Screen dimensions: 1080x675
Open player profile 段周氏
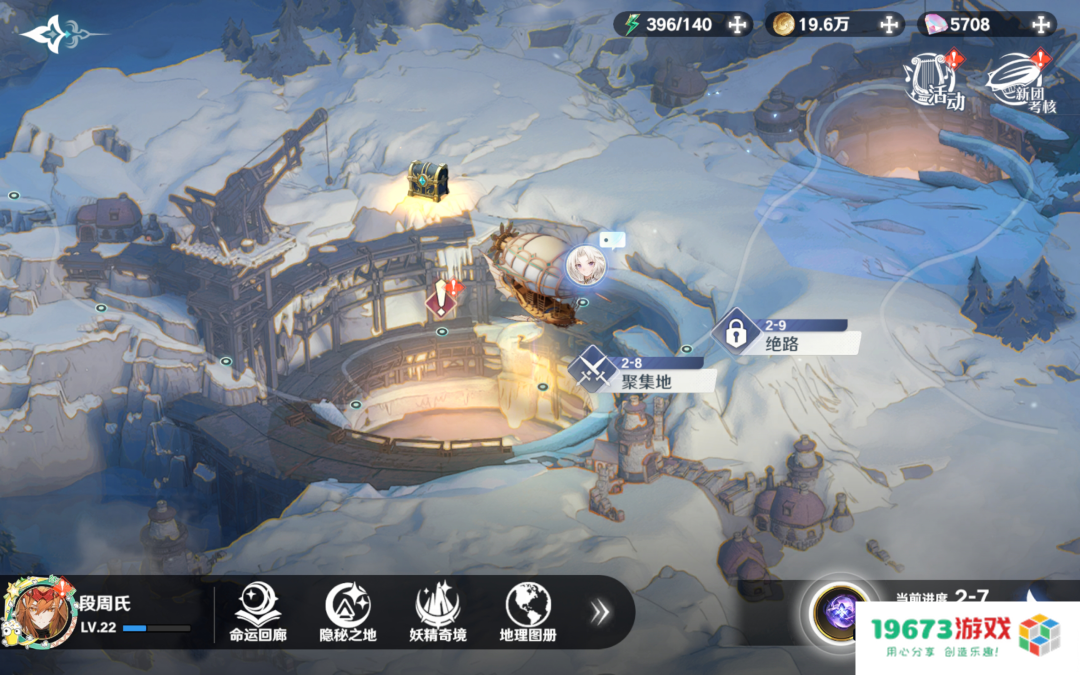pos(42,612)
